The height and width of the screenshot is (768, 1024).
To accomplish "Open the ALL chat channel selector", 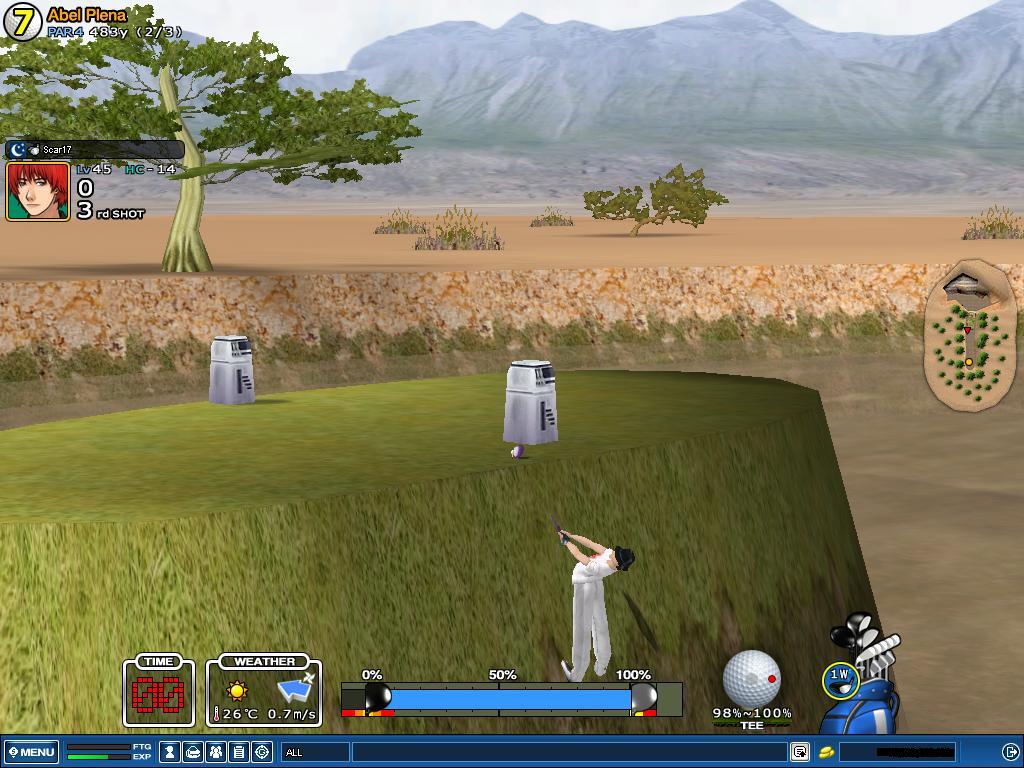I will click(315, 752).
